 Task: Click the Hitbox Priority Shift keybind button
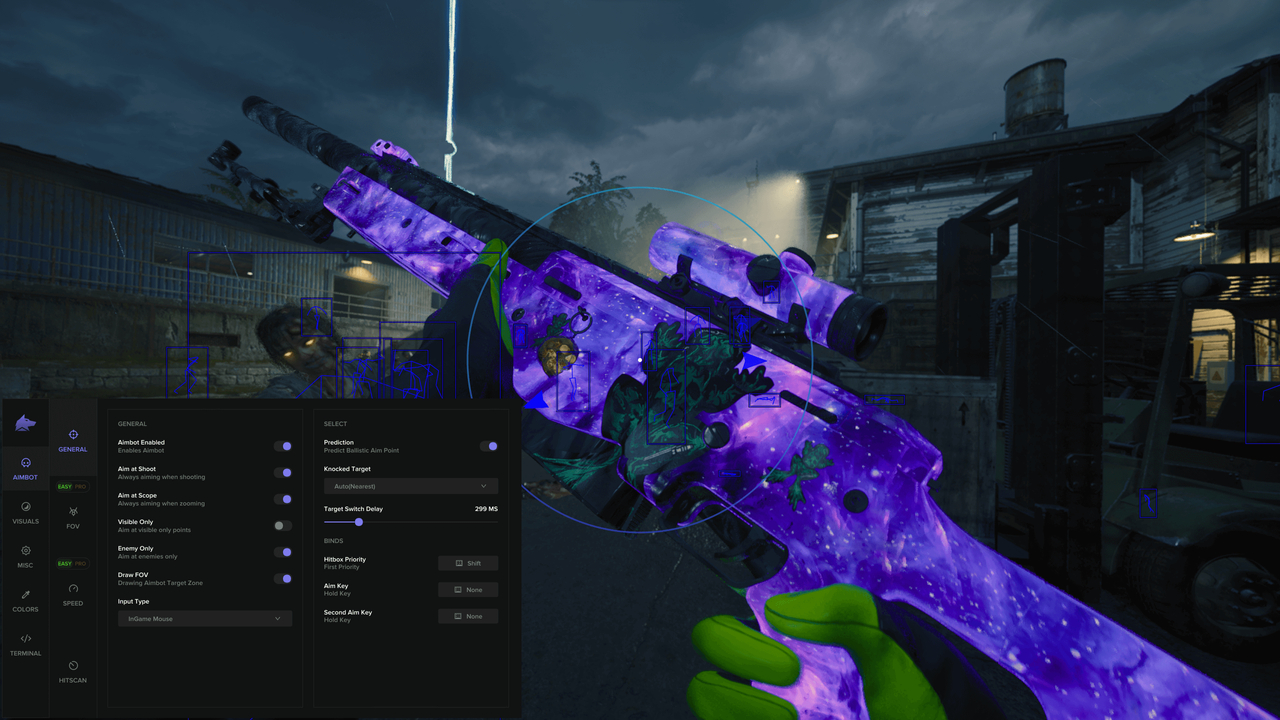(468, 562)
